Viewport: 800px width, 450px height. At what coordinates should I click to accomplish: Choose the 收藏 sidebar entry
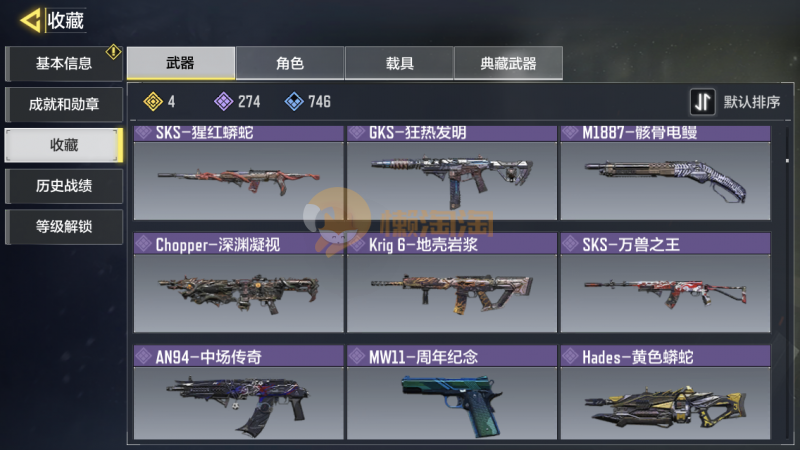click(64, 145)
